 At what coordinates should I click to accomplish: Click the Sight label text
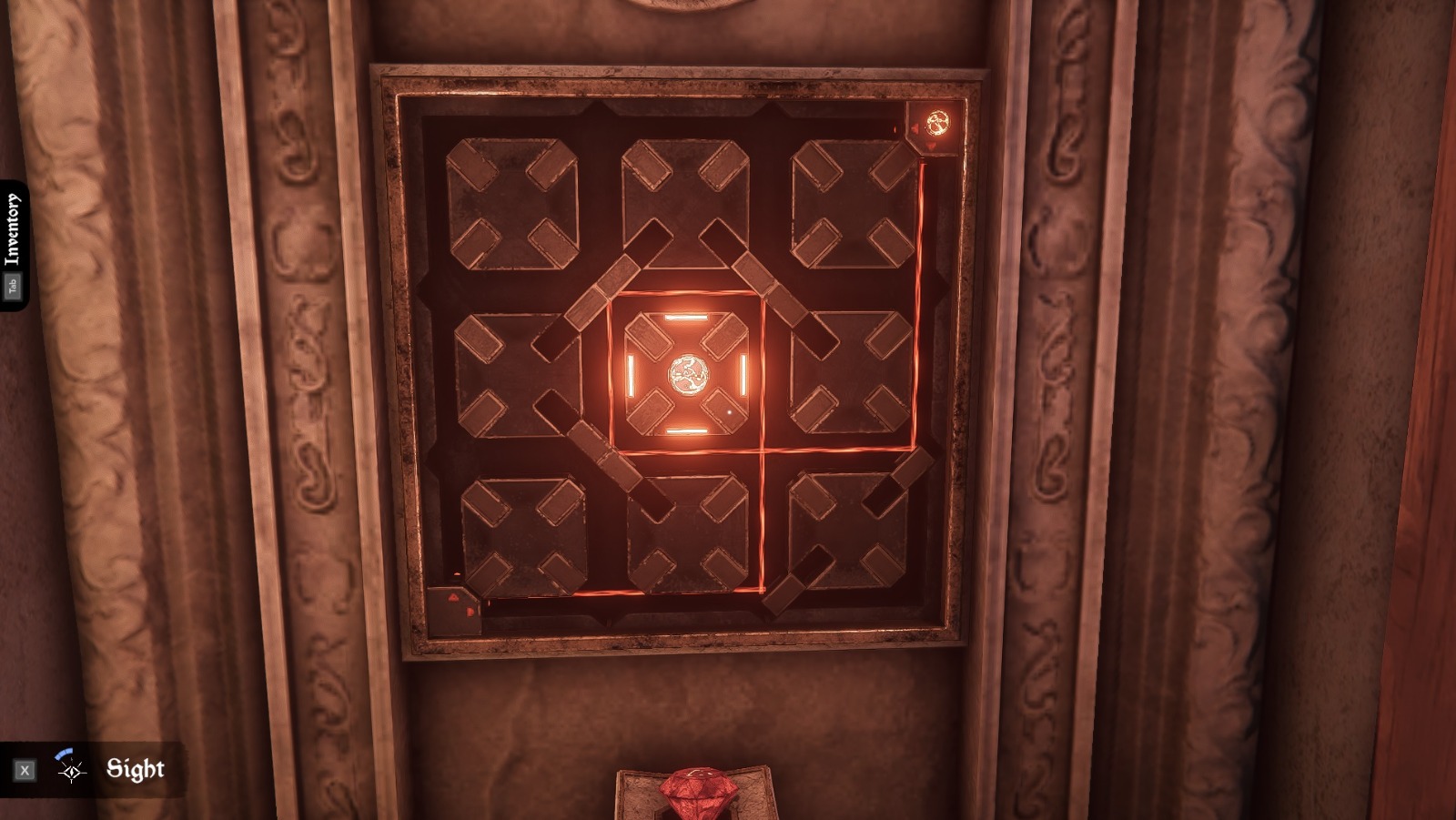[135, 769]
